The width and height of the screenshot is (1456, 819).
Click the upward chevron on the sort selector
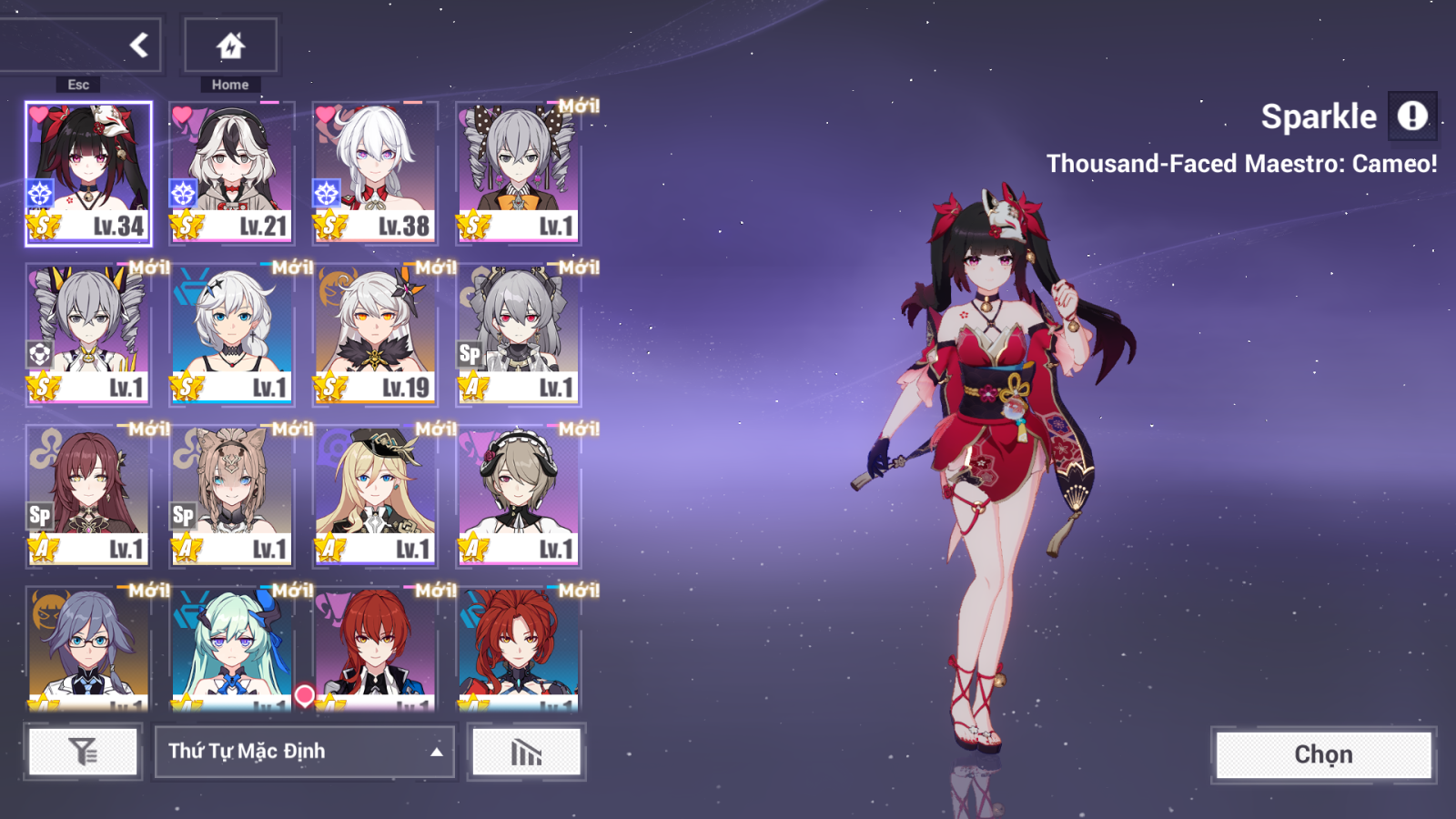coord(435,752)
